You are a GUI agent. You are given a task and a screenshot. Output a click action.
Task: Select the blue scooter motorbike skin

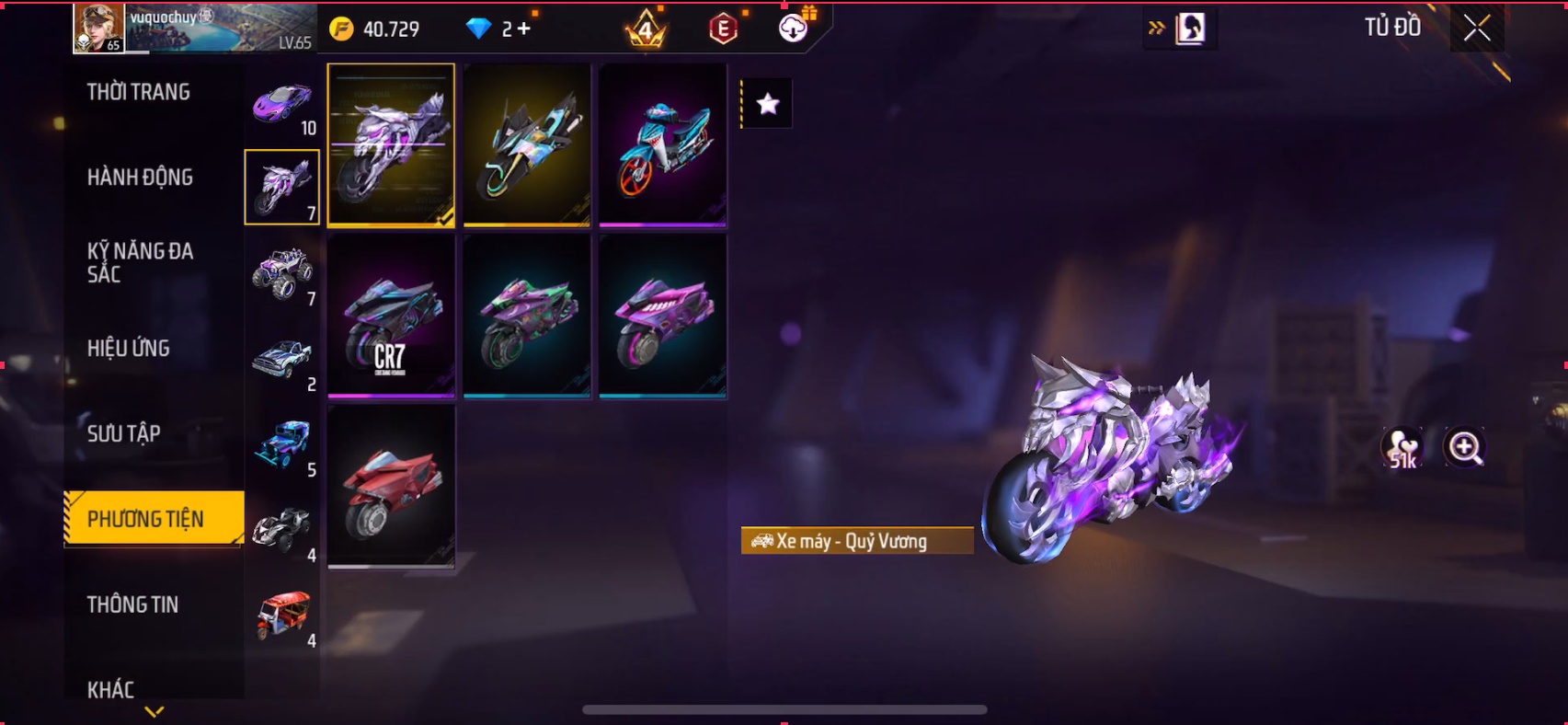[663, 144]
